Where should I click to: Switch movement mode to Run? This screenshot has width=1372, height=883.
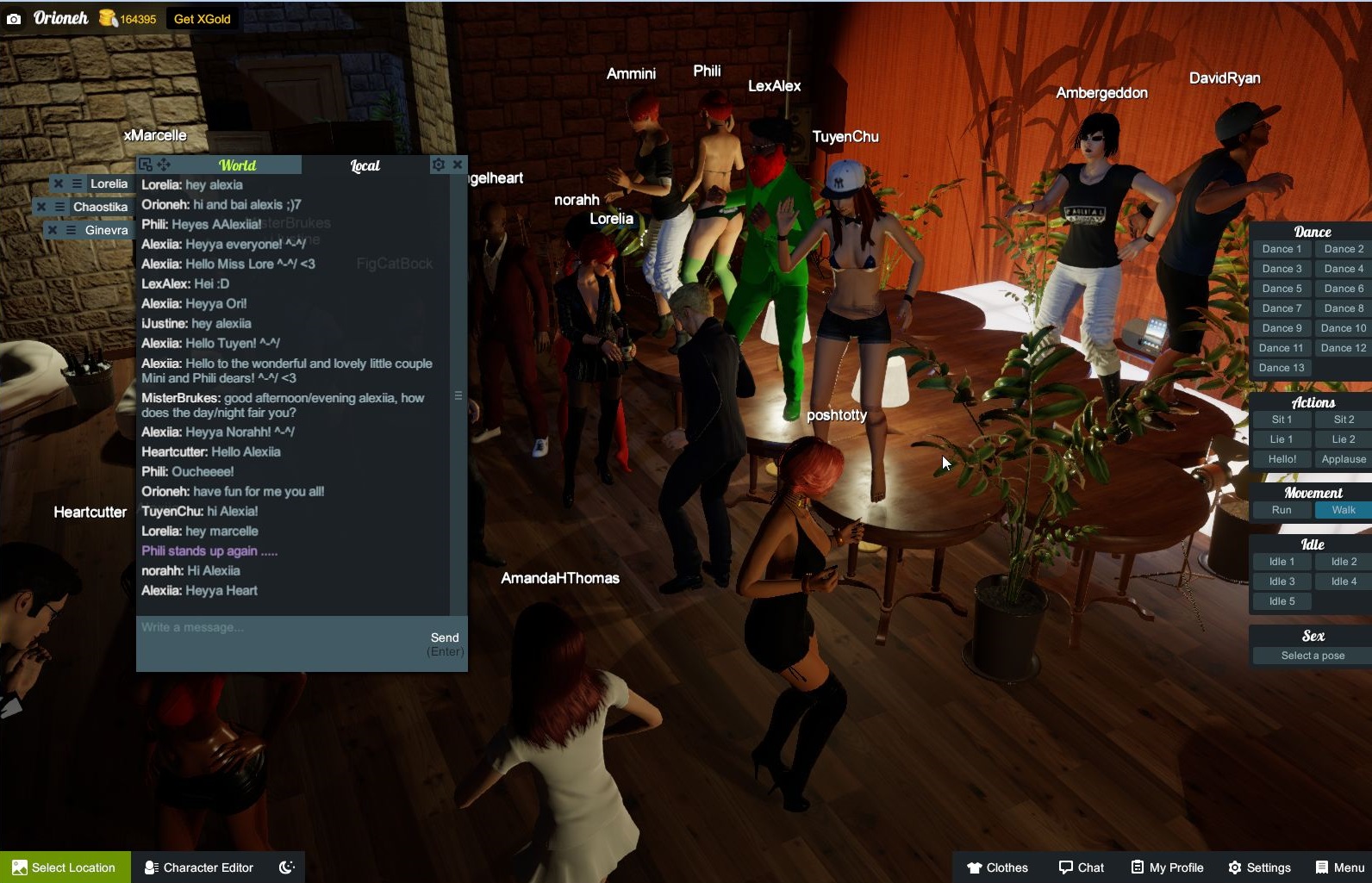click(1281, 509)
